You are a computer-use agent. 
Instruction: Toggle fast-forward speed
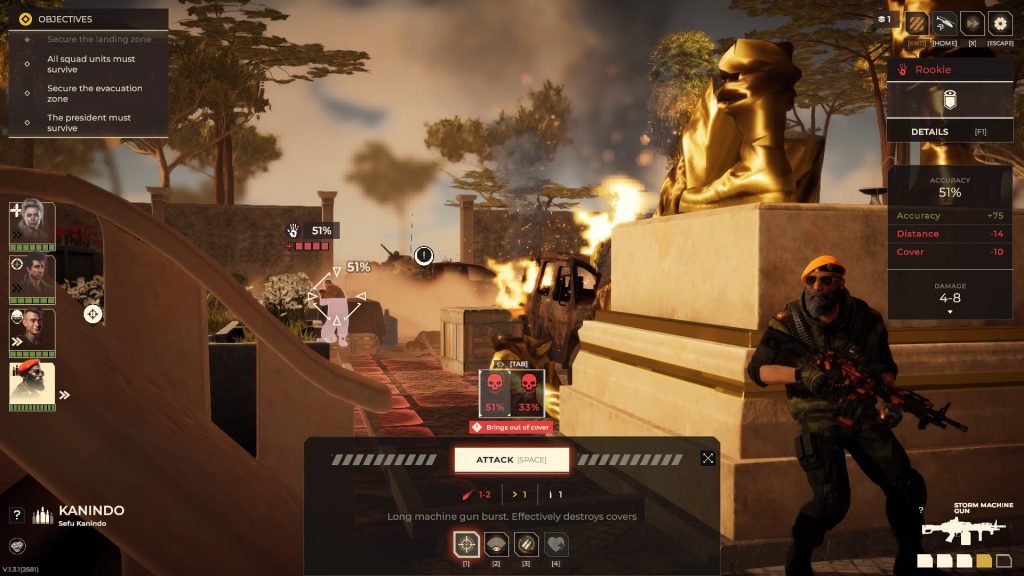click(972, 23)
